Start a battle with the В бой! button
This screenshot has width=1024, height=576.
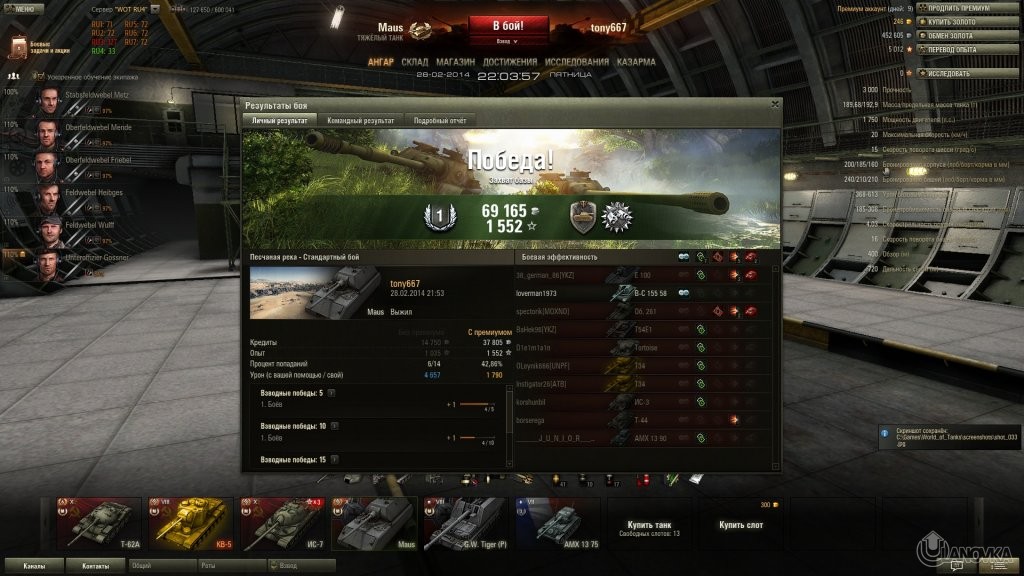(x=507, y=25)
